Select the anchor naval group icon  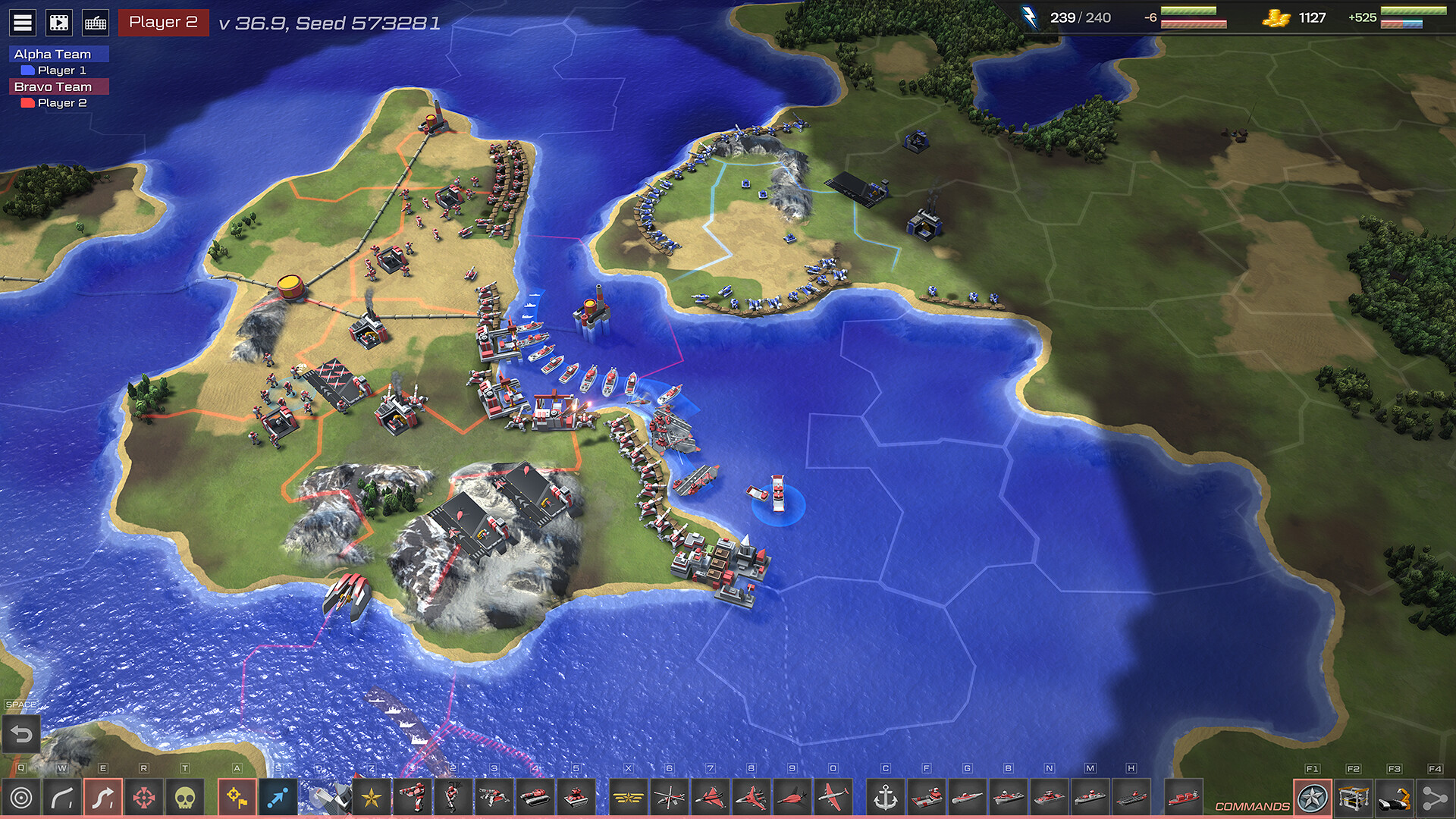[x=886, y=798]
